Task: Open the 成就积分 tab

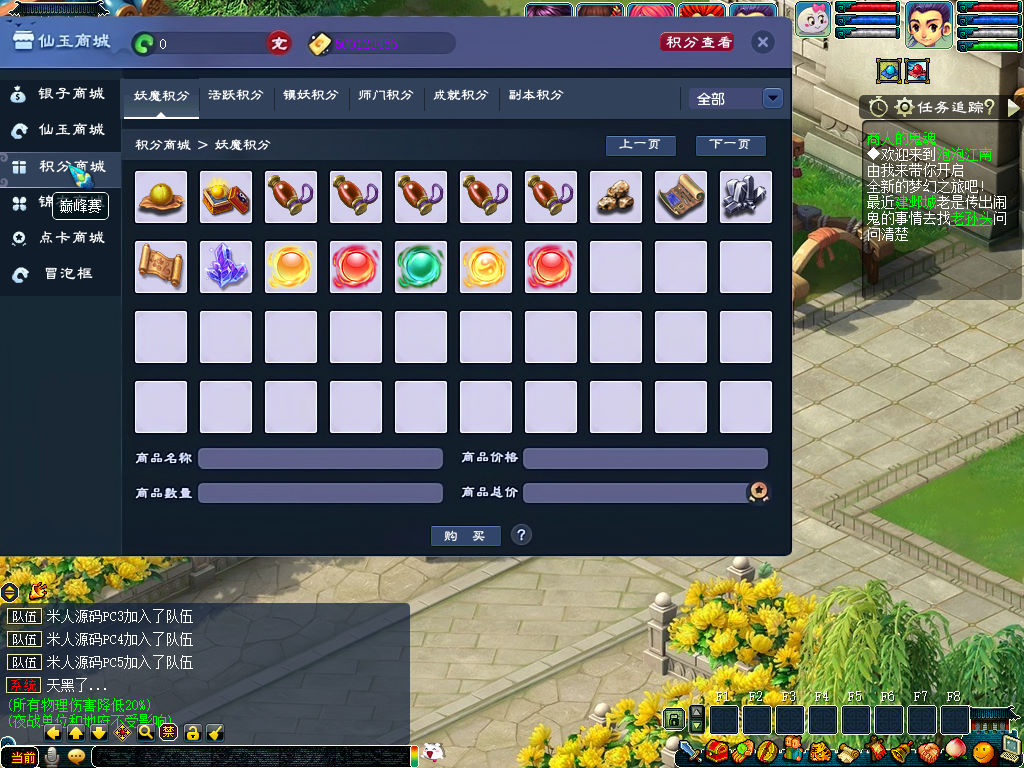Action: click(460, 96)
